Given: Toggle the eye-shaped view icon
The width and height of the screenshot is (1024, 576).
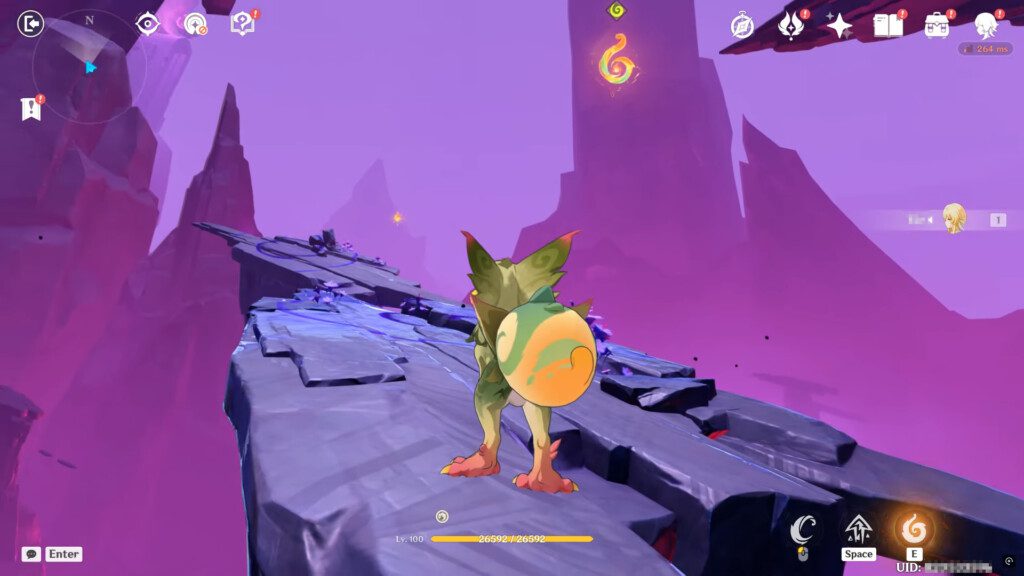Looking at the screenshot, I should [148, 23].
